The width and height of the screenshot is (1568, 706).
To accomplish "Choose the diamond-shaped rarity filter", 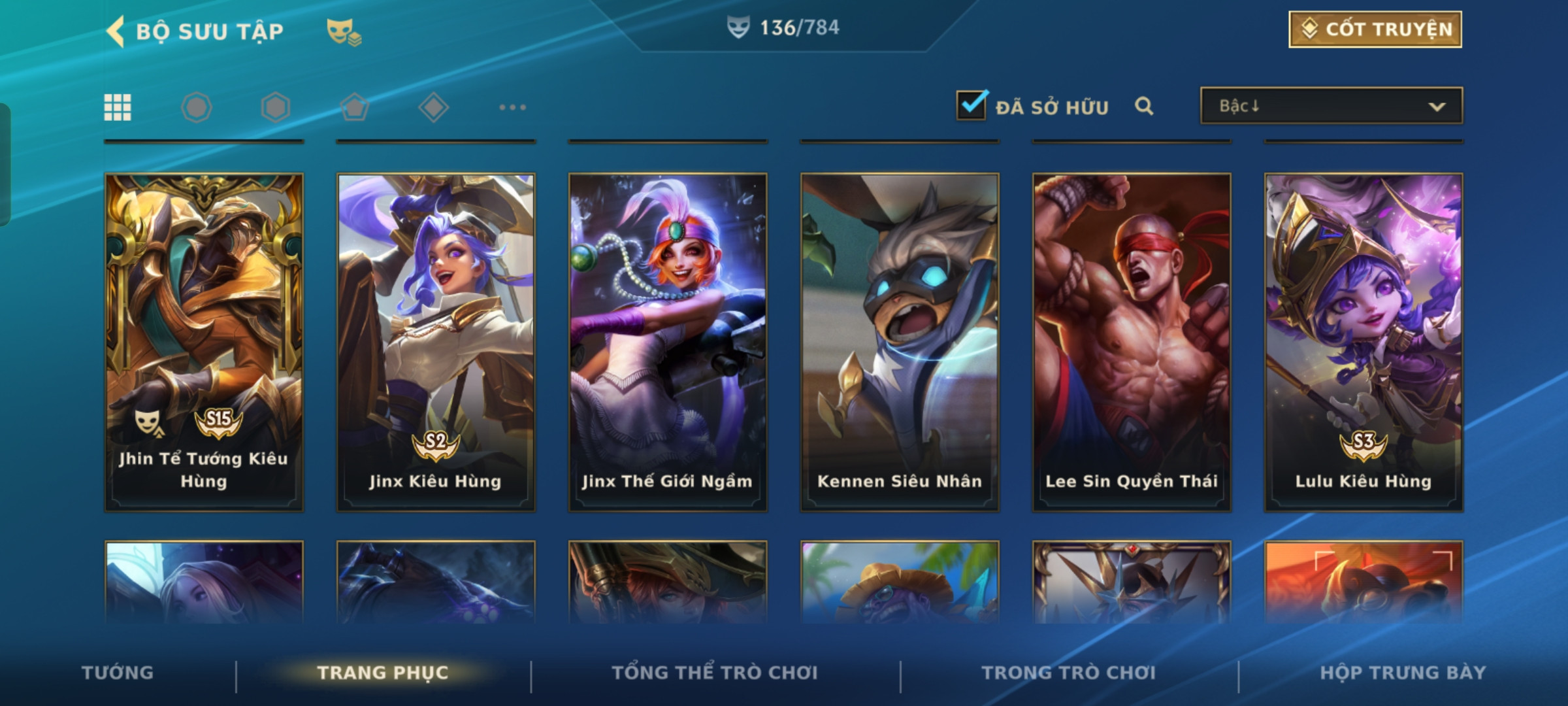I will click(x=433, y=107).
